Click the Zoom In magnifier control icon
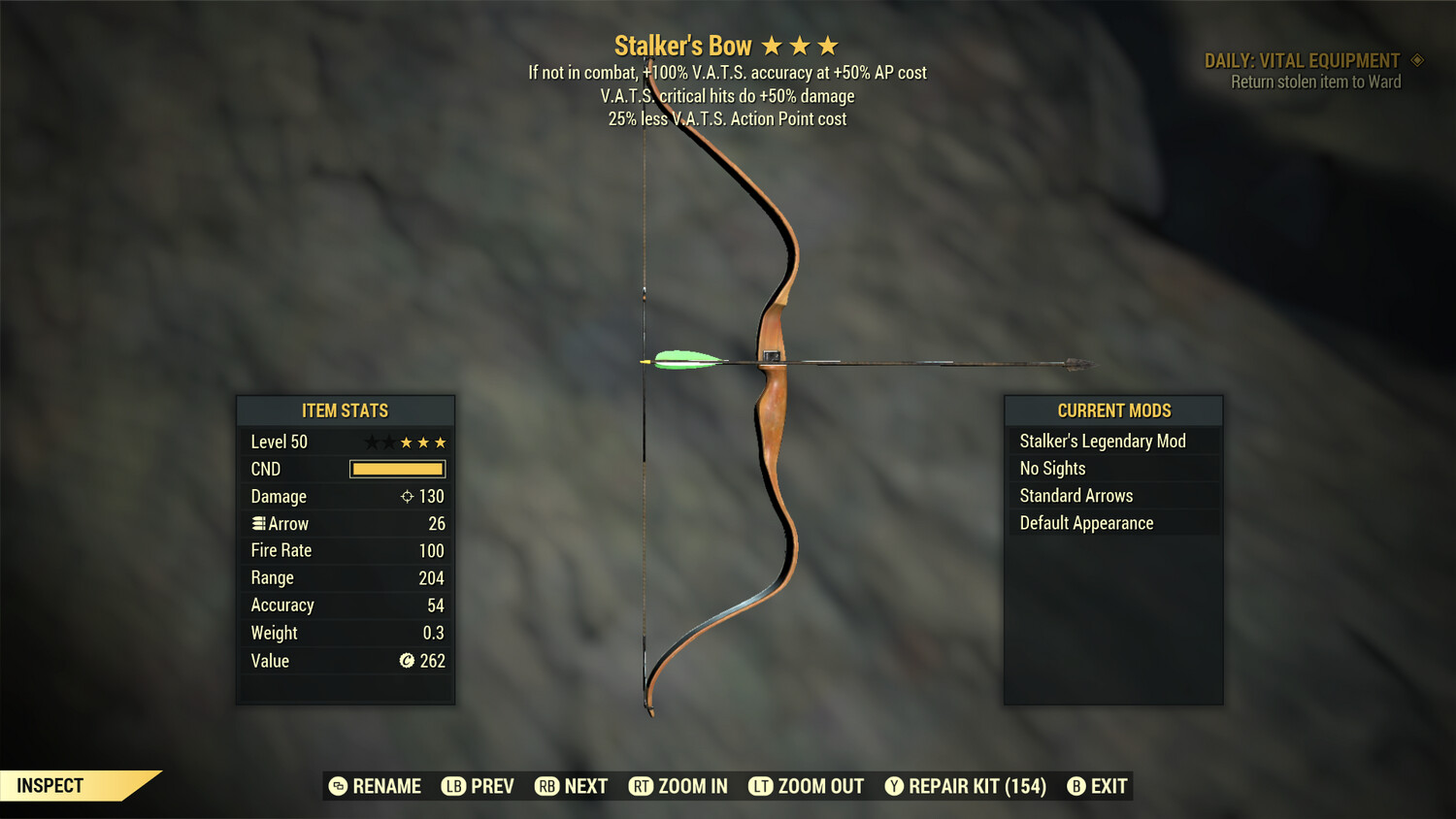 point(642,786)
